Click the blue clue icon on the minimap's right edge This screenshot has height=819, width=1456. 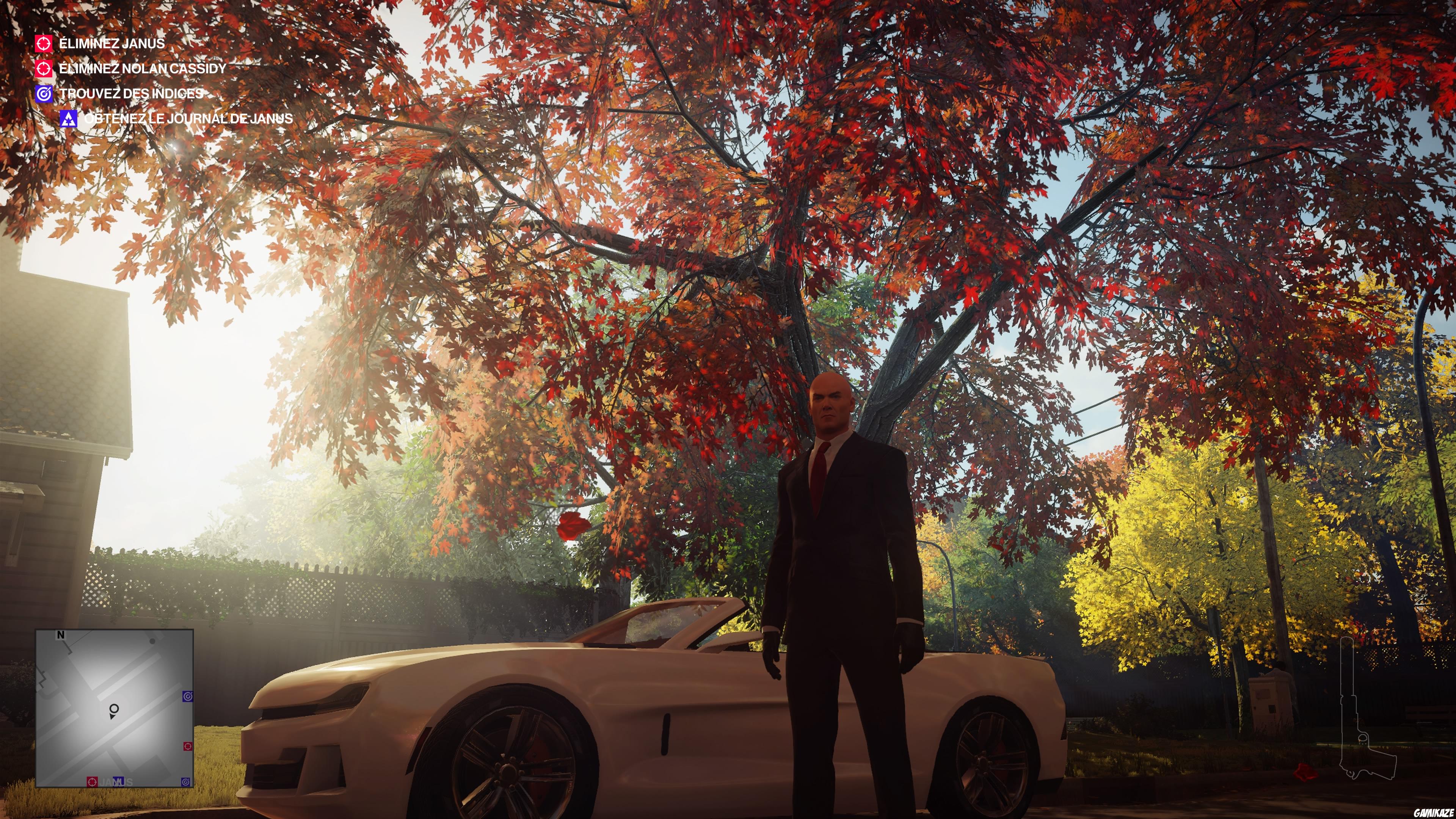coord(187,697)
